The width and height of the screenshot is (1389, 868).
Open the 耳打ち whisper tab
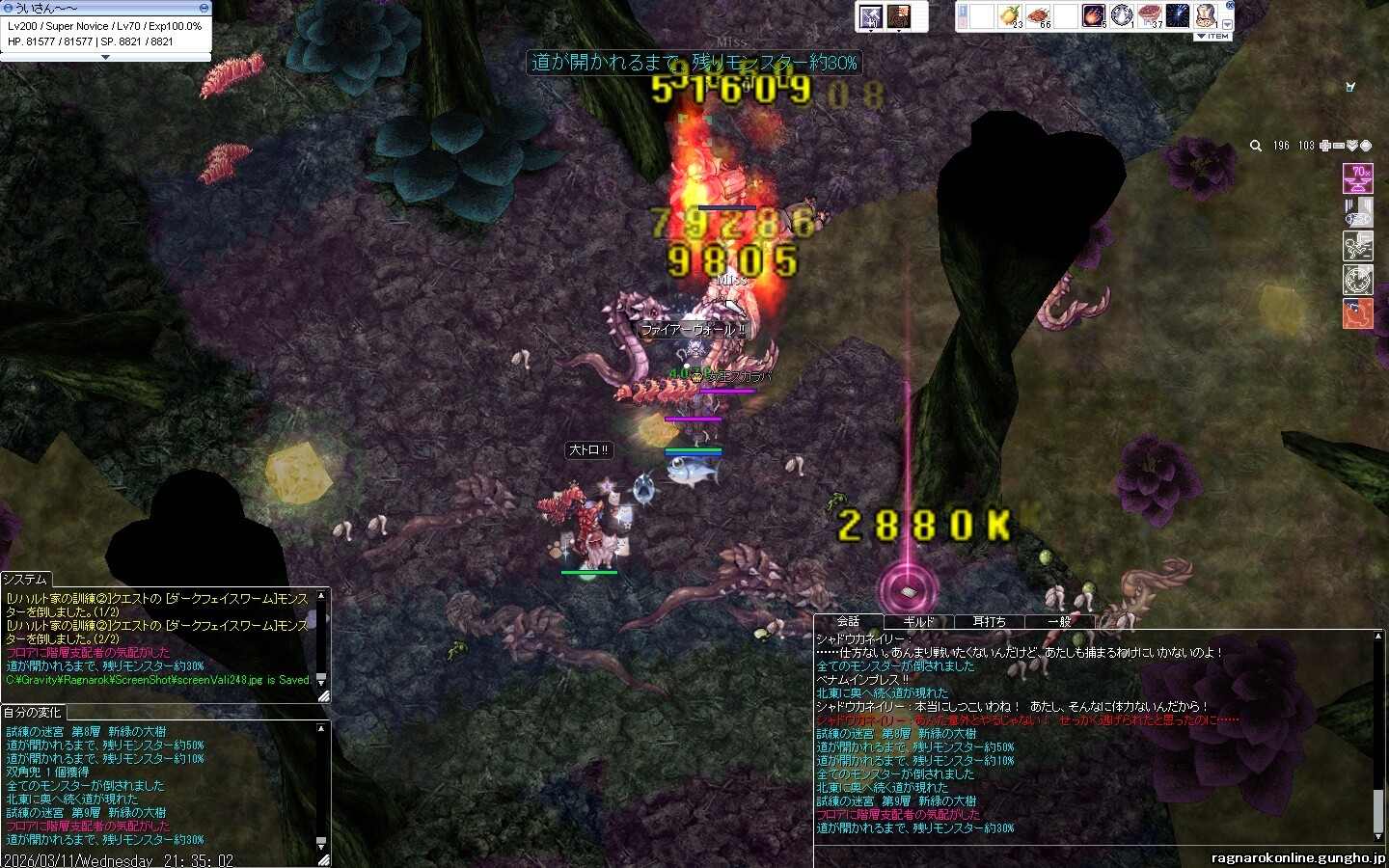(989, 622)
